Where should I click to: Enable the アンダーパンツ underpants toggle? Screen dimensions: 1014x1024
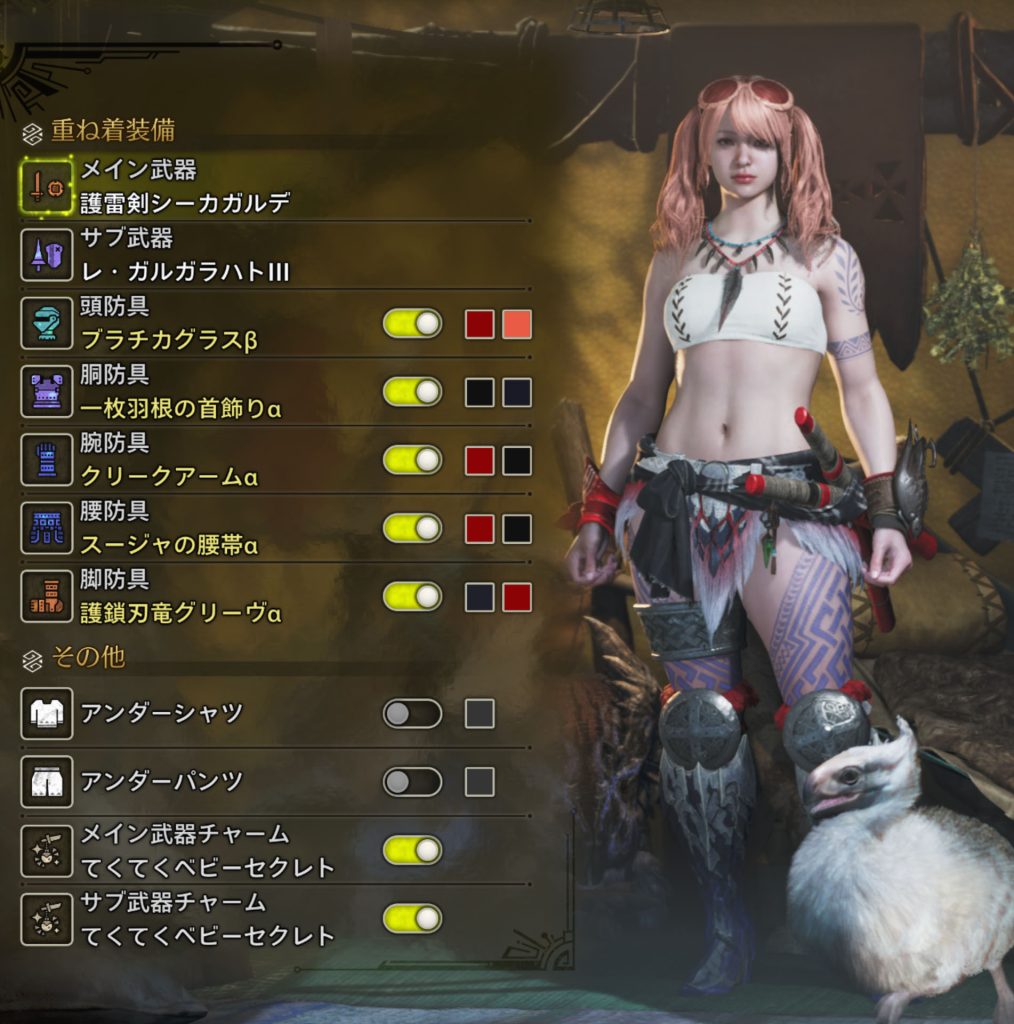[x=412, y=781]
